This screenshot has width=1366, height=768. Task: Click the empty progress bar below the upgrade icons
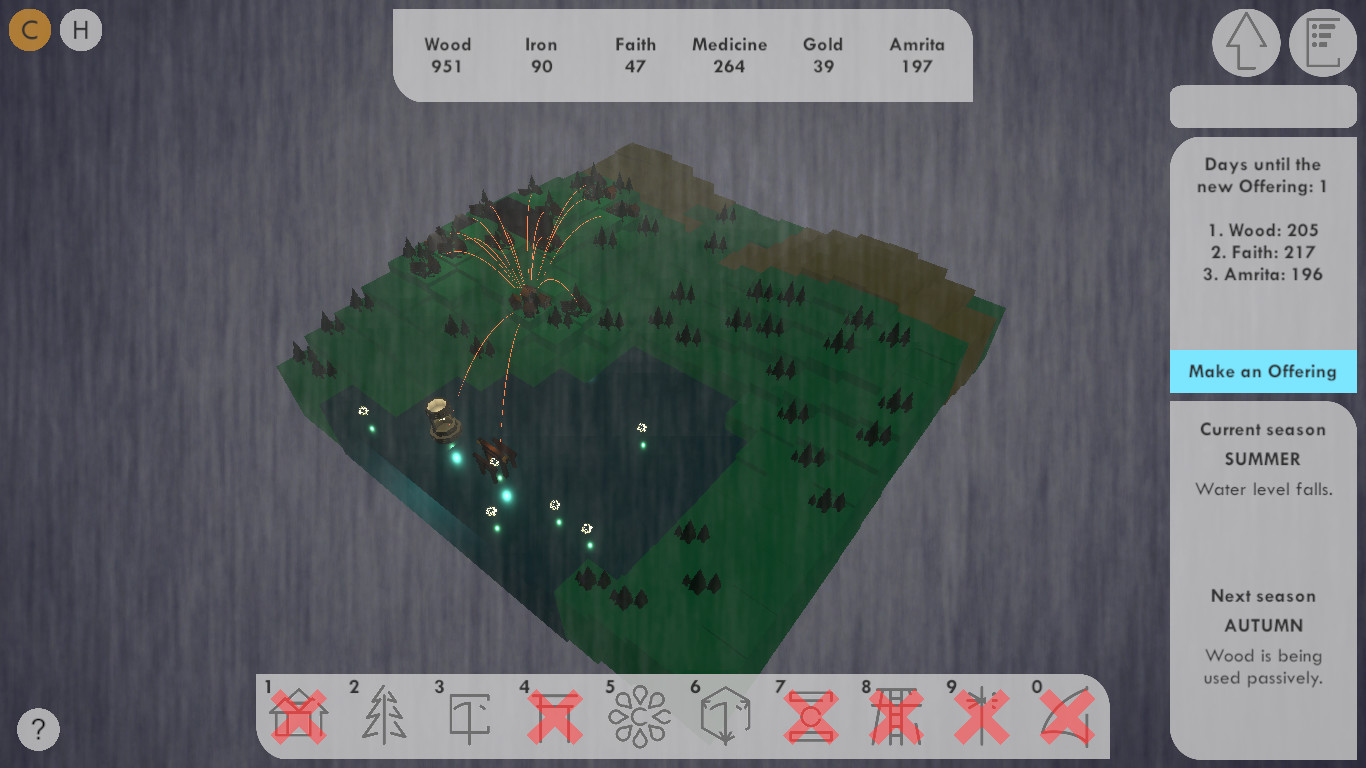coord(1263,106)
